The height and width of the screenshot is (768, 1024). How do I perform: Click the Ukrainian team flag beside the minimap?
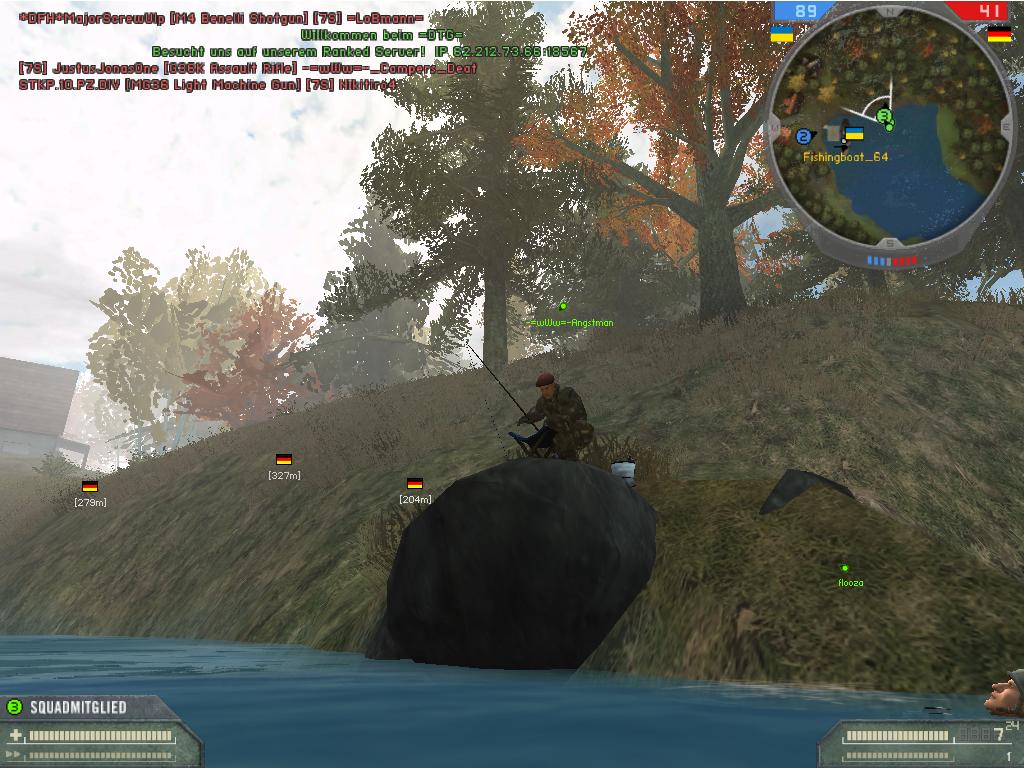(782, 35)
